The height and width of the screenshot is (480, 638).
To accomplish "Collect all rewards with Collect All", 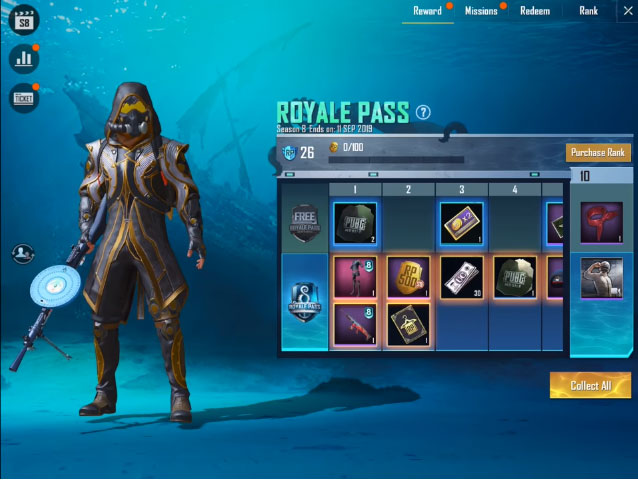I will pos(590,385).
